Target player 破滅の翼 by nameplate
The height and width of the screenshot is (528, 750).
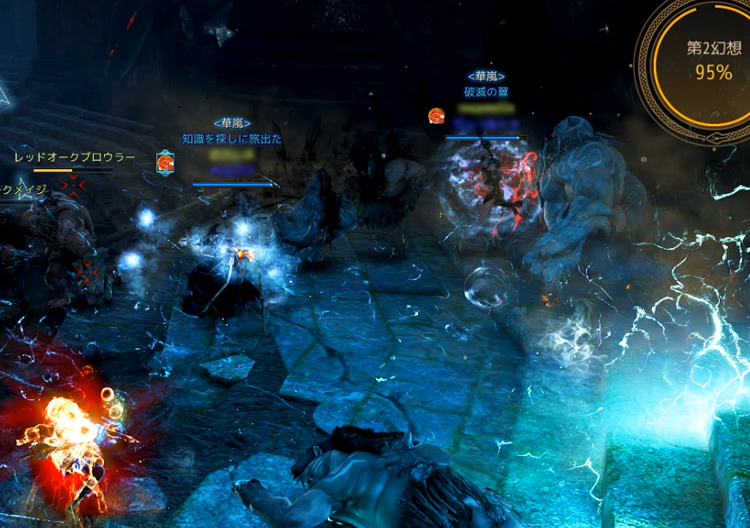tap(486, 92)
